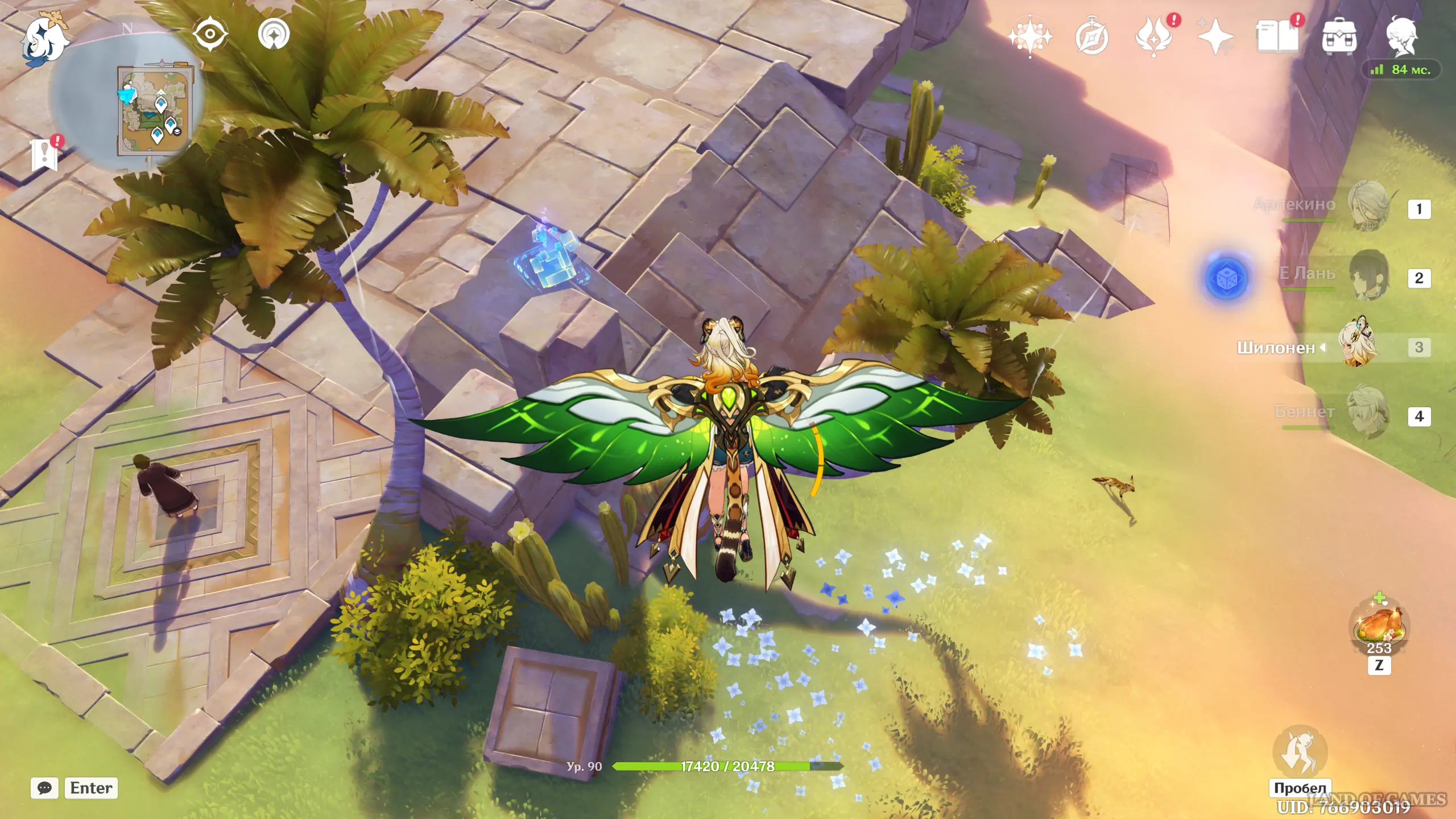Open the backpack inventory
1456x819 pixels.
click(1339, 38)
